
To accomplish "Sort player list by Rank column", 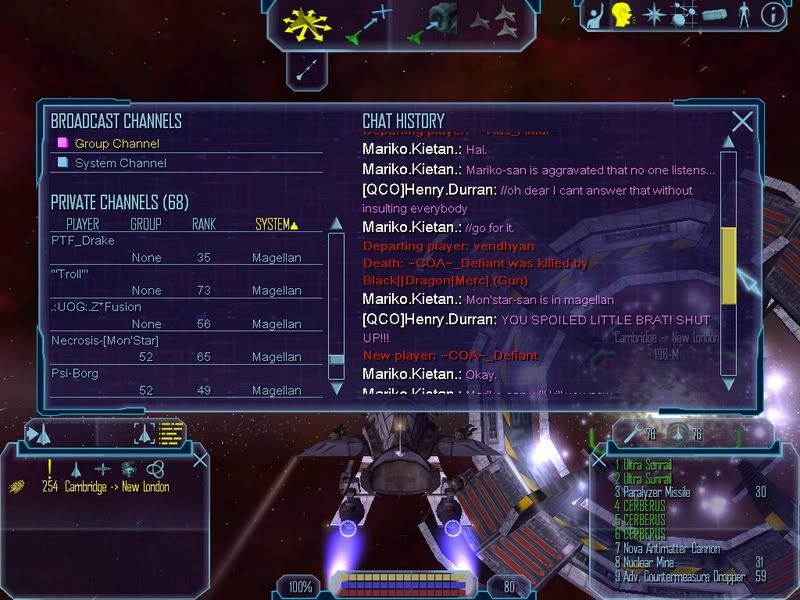I will [204, 224].
